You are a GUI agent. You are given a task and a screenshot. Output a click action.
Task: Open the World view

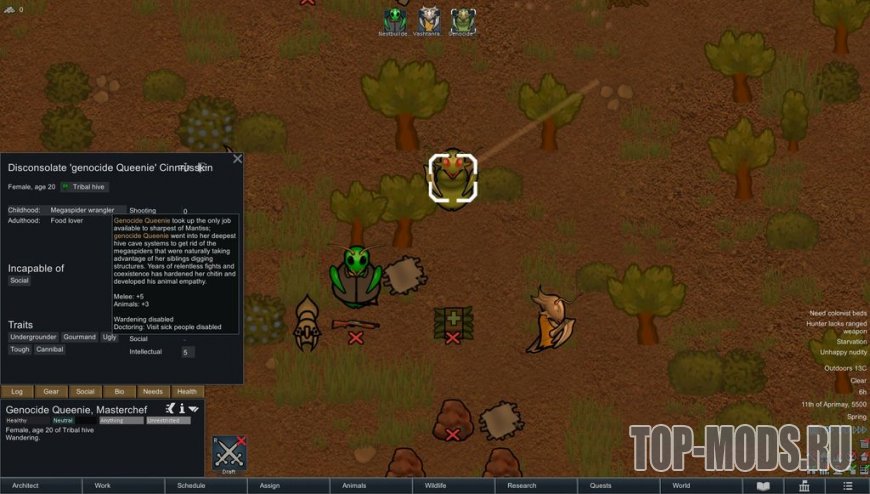pyautogui.click(x=681, y=486)
